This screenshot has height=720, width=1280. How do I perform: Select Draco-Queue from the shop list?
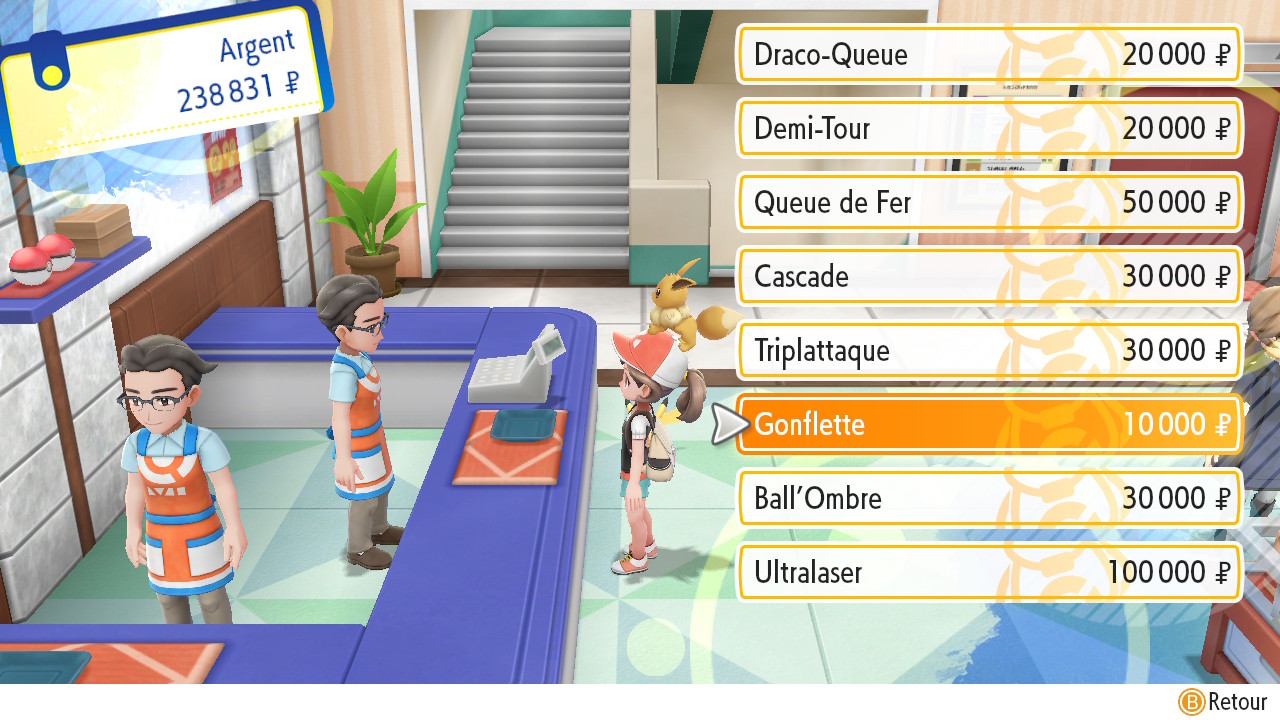pyautogui.click(x=988, y=54)
